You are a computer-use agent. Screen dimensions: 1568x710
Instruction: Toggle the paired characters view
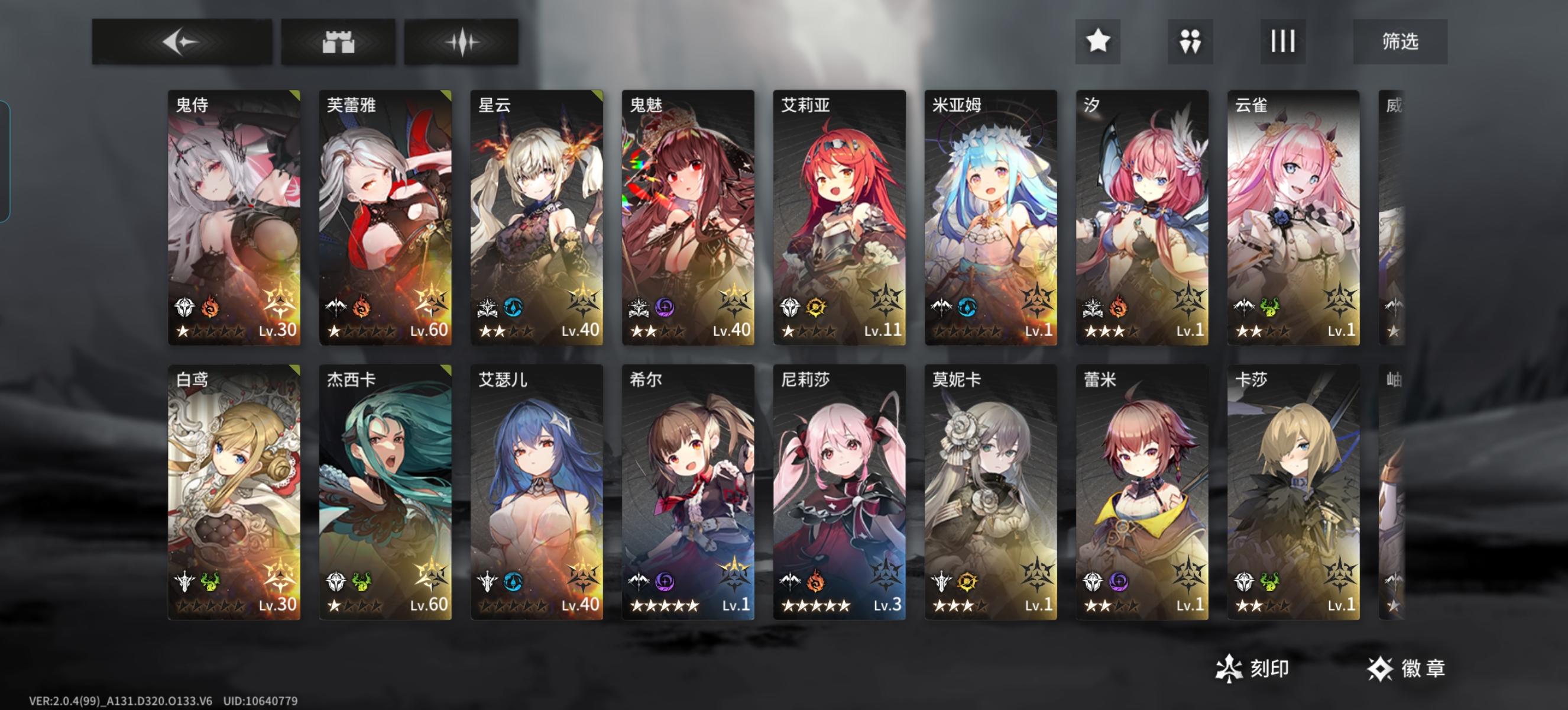pos(1190,43)
